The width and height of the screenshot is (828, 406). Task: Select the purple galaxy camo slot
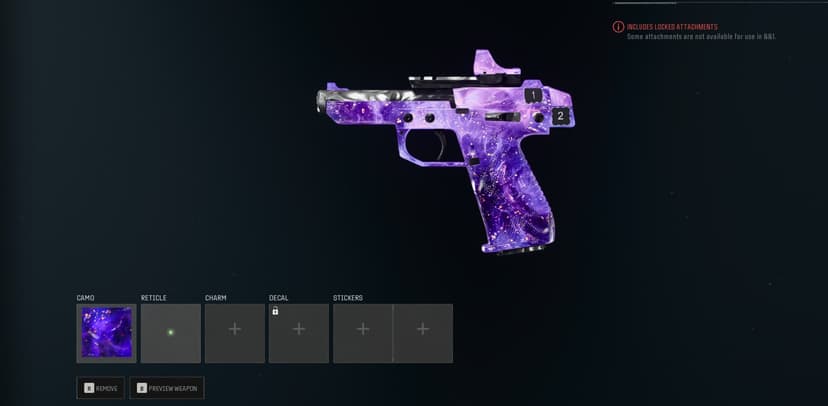[106, 333]
